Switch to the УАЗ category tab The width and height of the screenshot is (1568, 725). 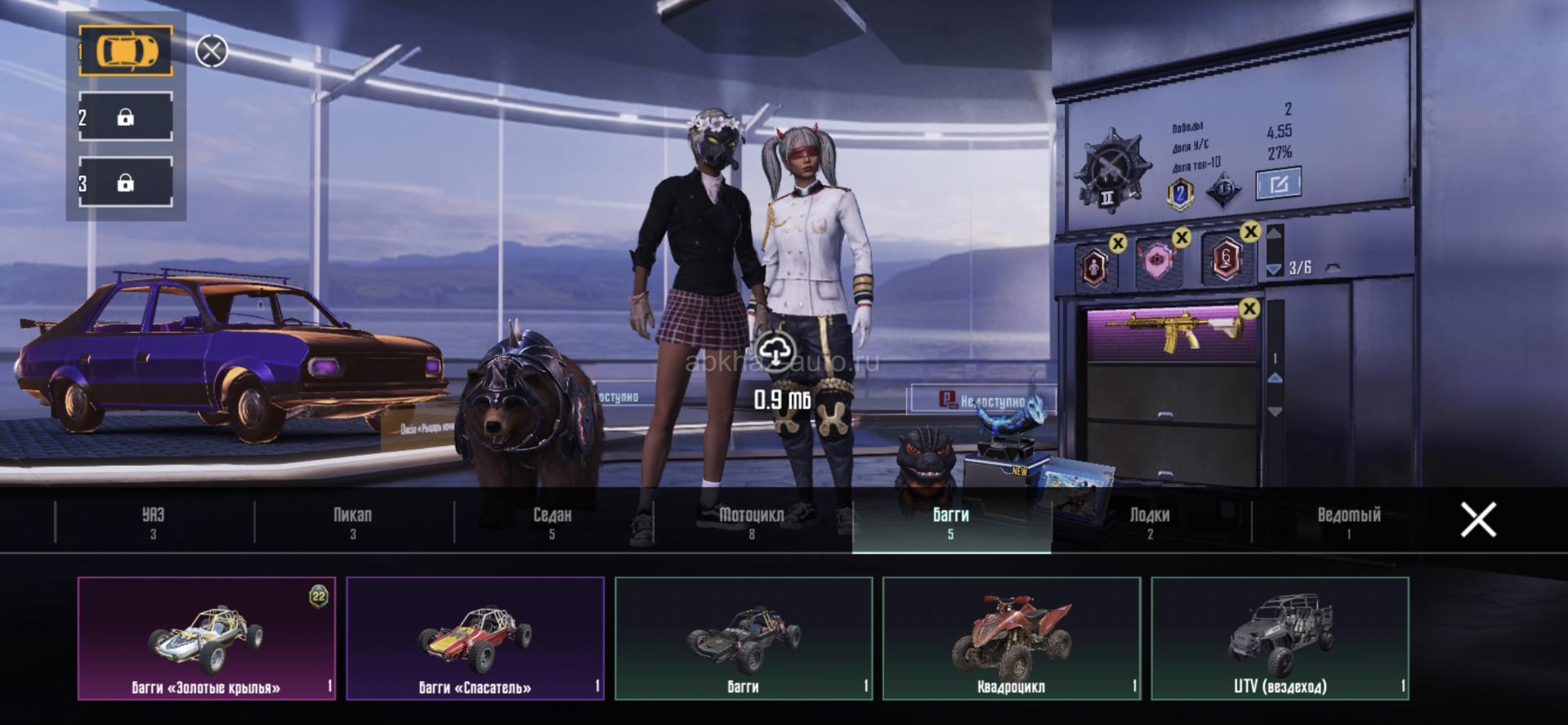(x=154, y=521)
